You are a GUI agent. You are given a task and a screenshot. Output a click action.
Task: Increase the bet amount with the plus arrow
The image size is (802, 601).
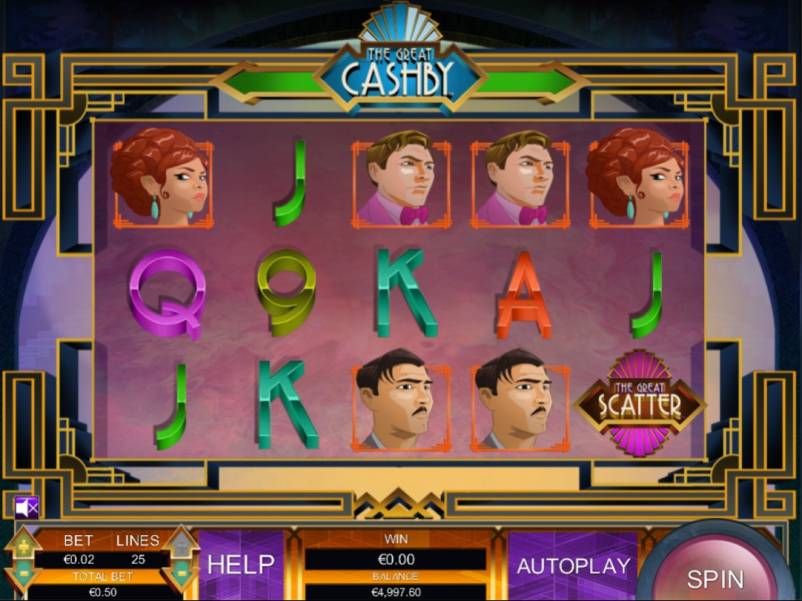[x=21, y=546]
